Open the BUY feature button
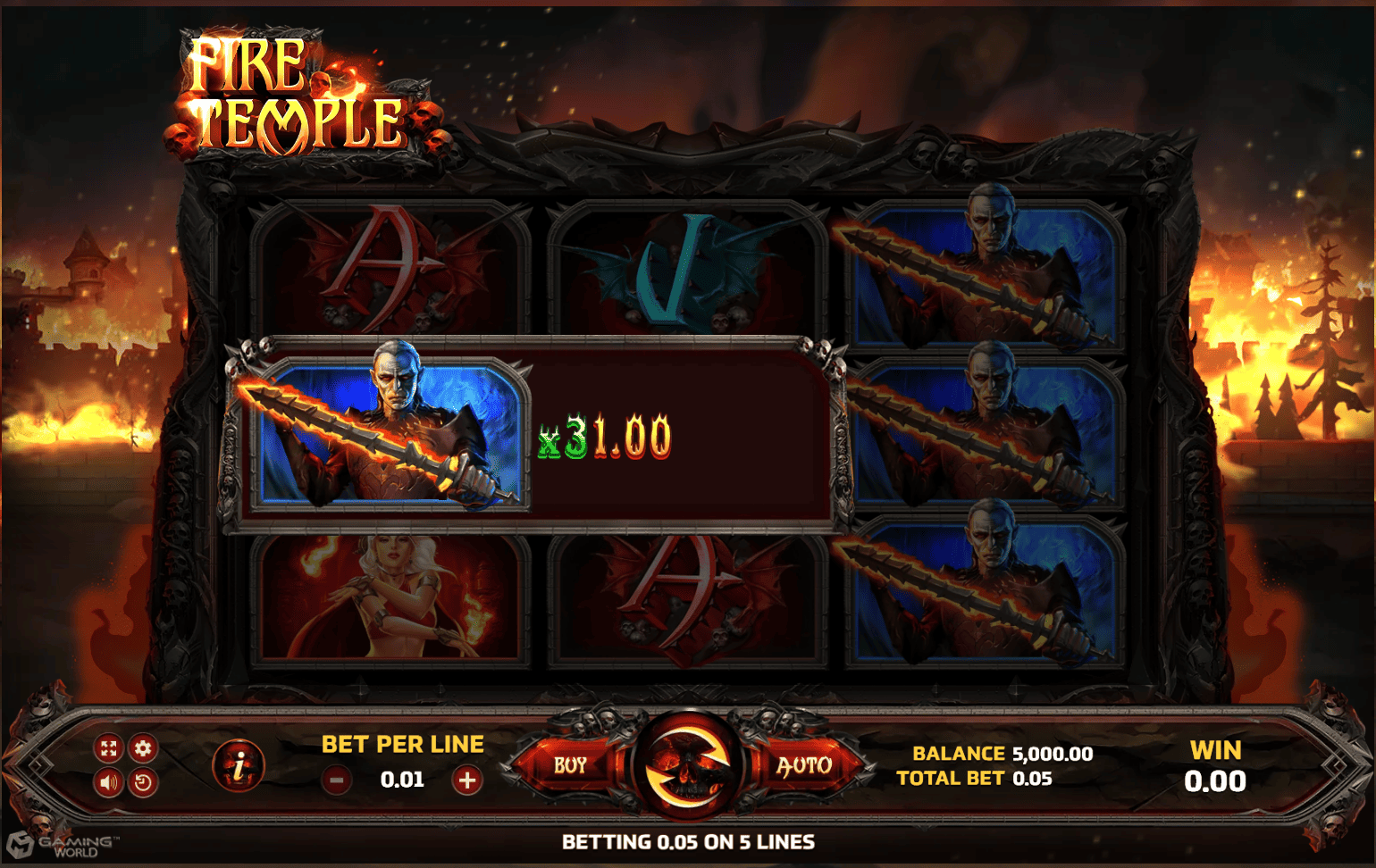The height and width of the screenshot is (868, 1376). click(x=568, y=764)
